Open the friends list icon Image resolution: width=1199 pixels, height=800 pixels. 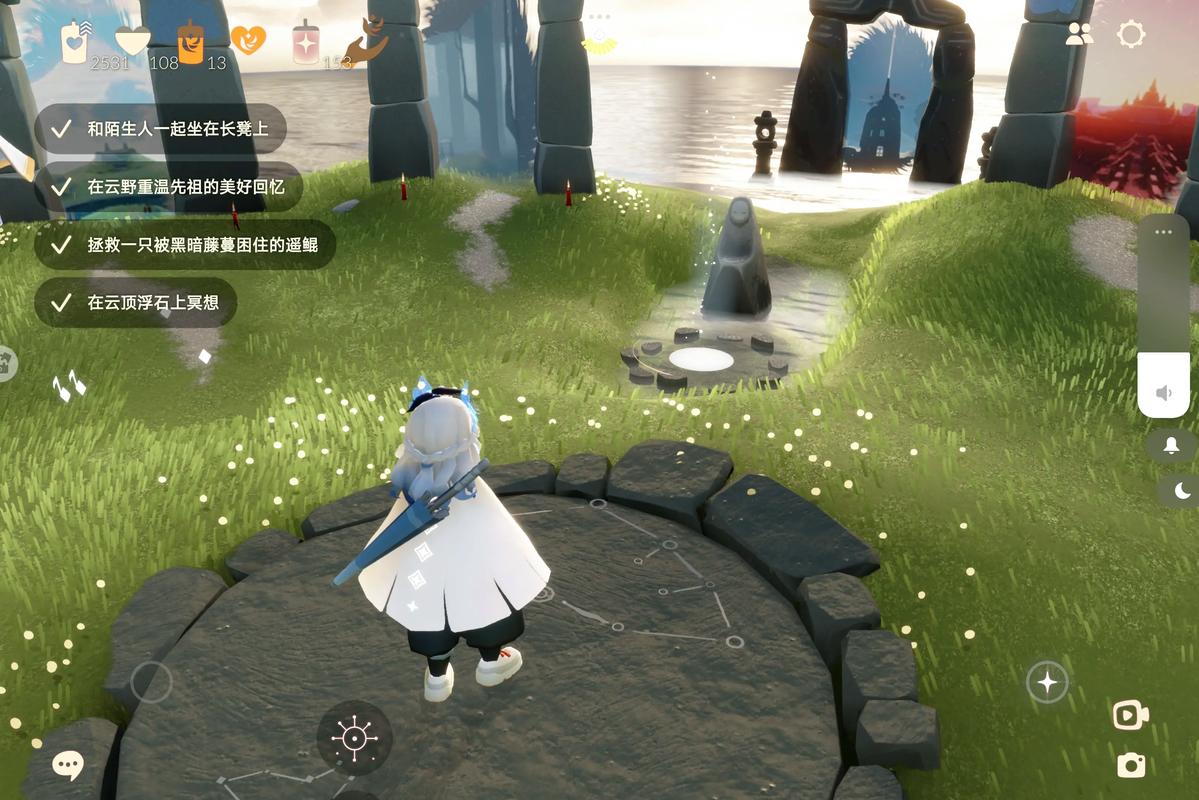[x=1079, y=35]
